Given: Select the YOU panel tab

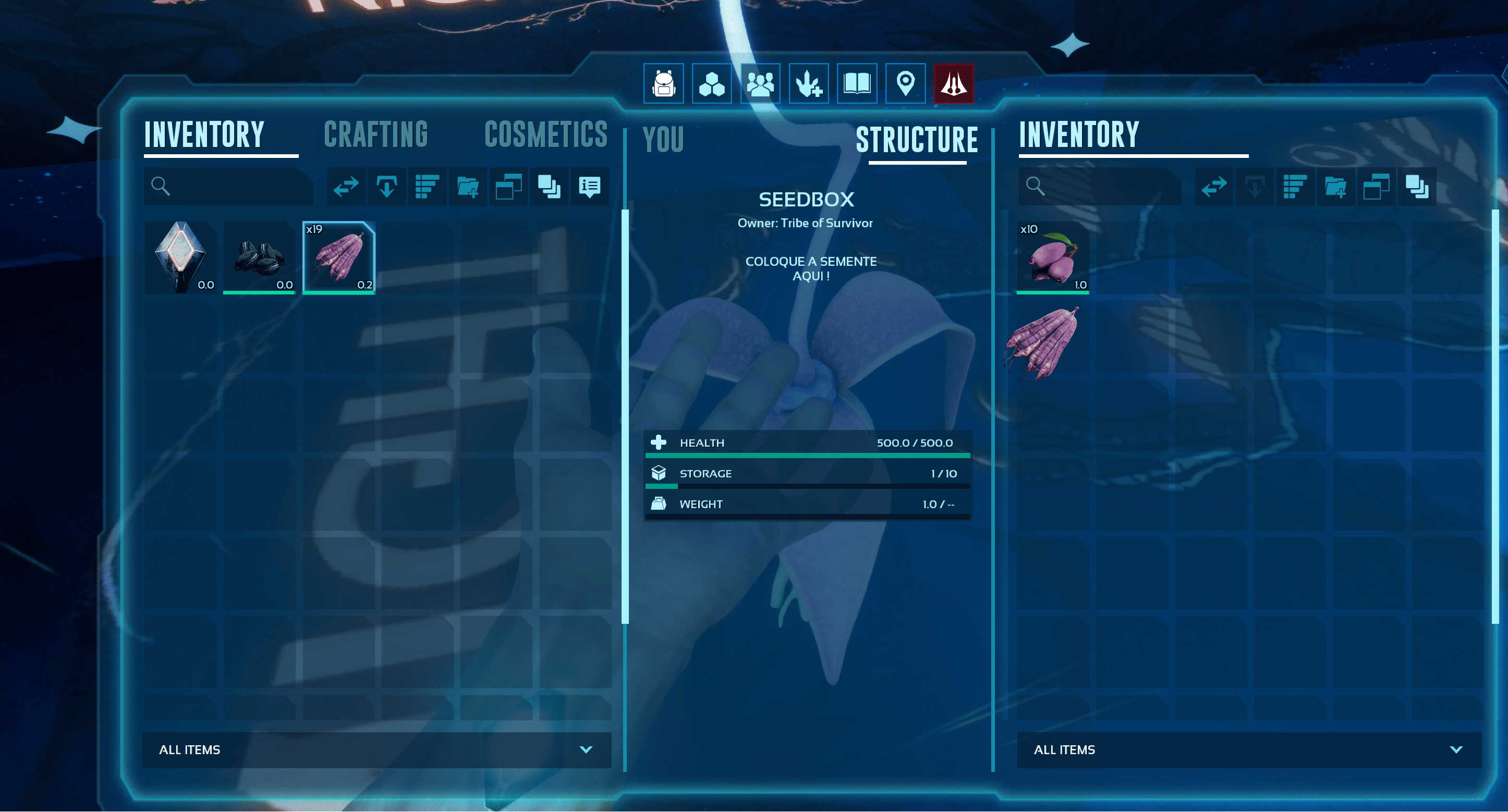Looking at the screenshot, I should [x=663, y=140].
